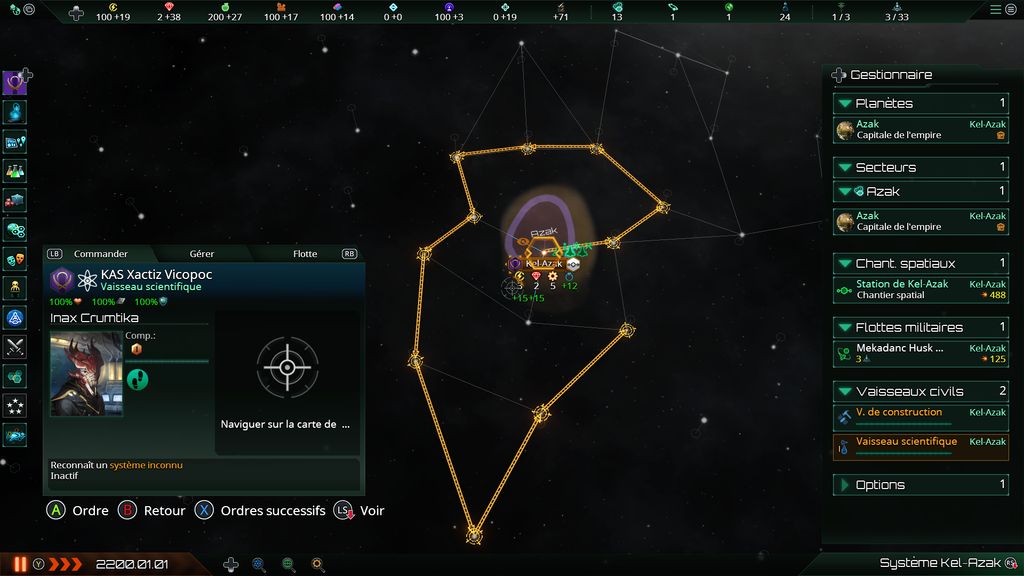The width and height of the screenshot is (1024, 576).
Task: Select the Vaisseau scientifique outliner row
Action: (920, 446)
